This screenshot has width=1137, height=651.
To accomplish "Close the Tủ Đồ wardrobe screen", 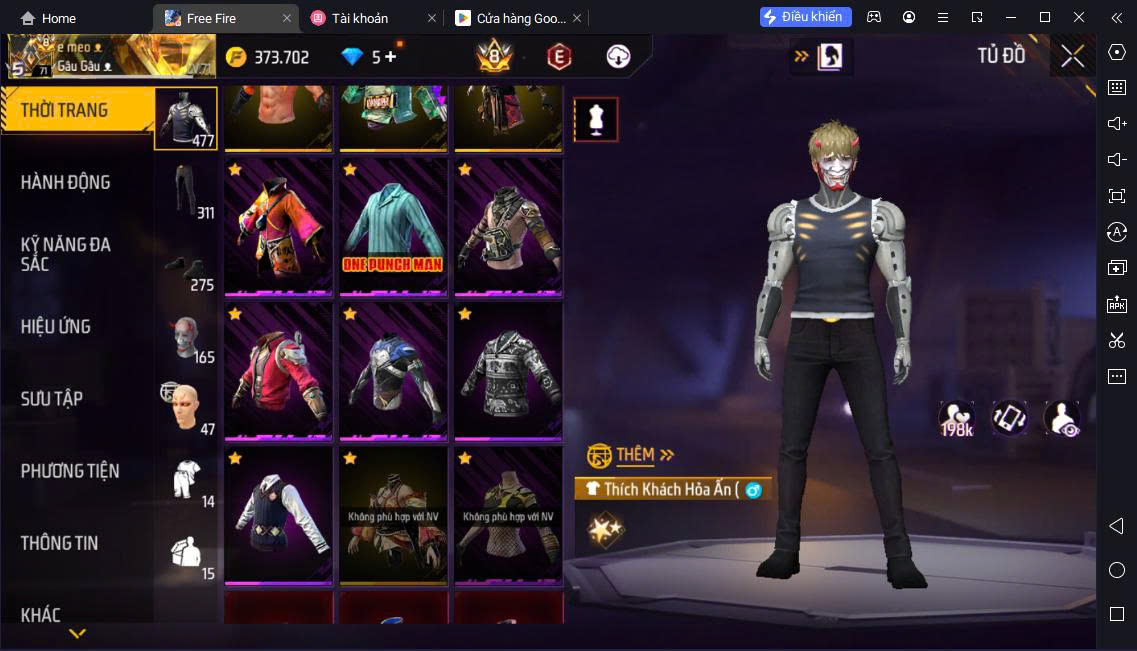I will [x=1072, y=56].
